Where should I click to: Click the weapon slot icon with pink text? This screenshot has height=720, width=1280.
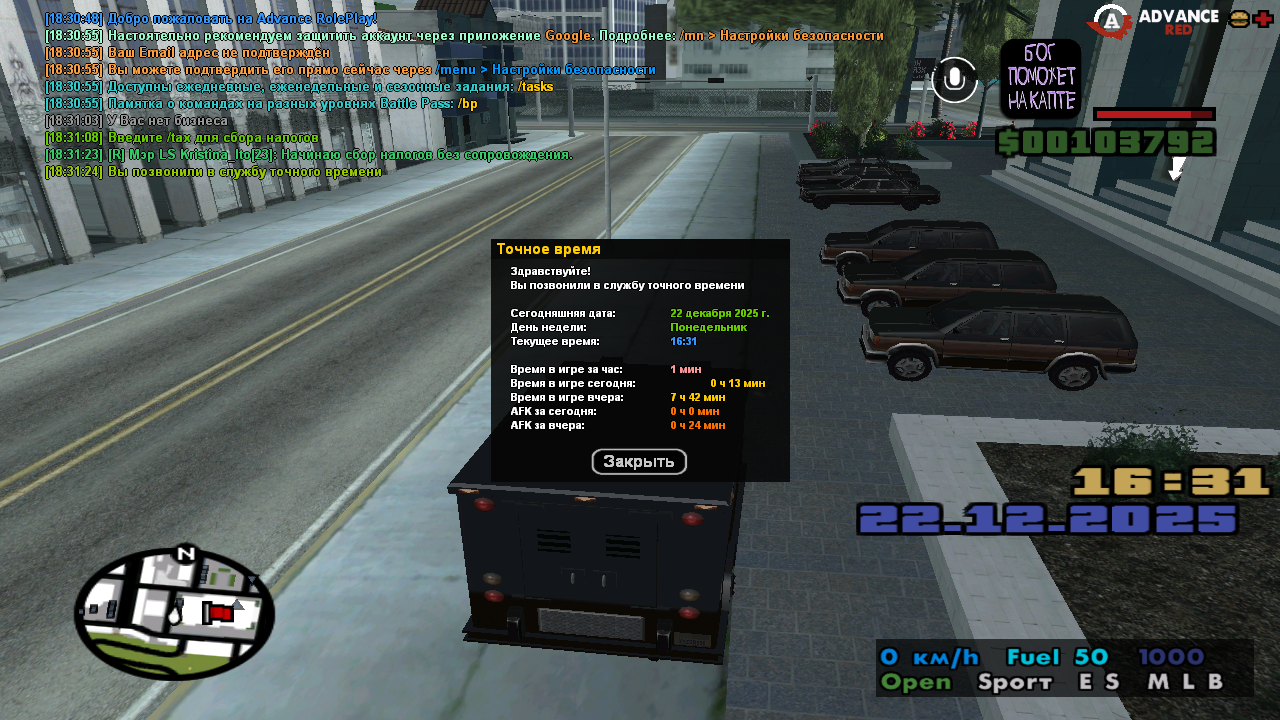pos(1040,79)
